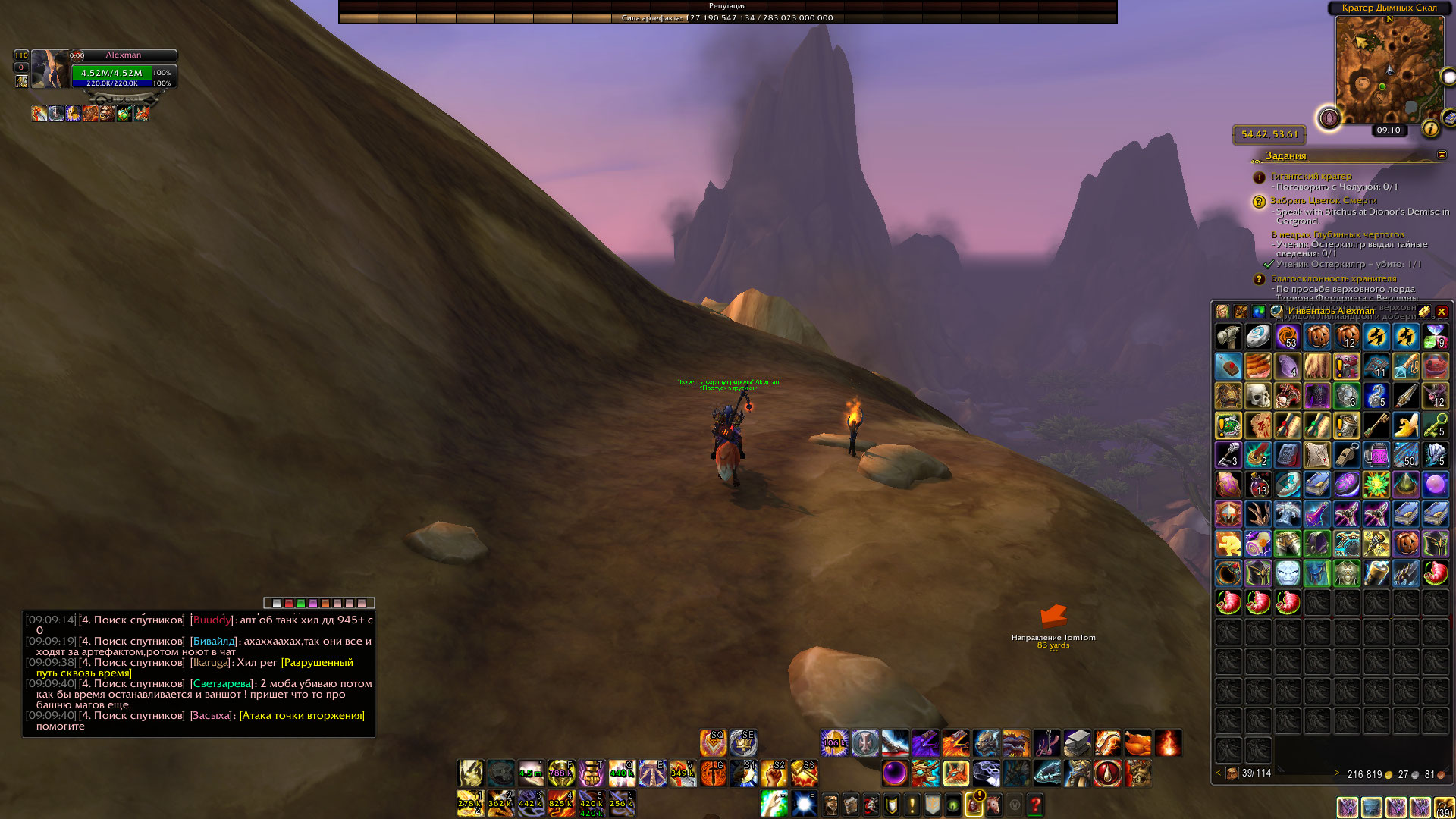The image size is (1456, 819).
Task: Activate the purple orb action button
Action: tap(895, 773)
